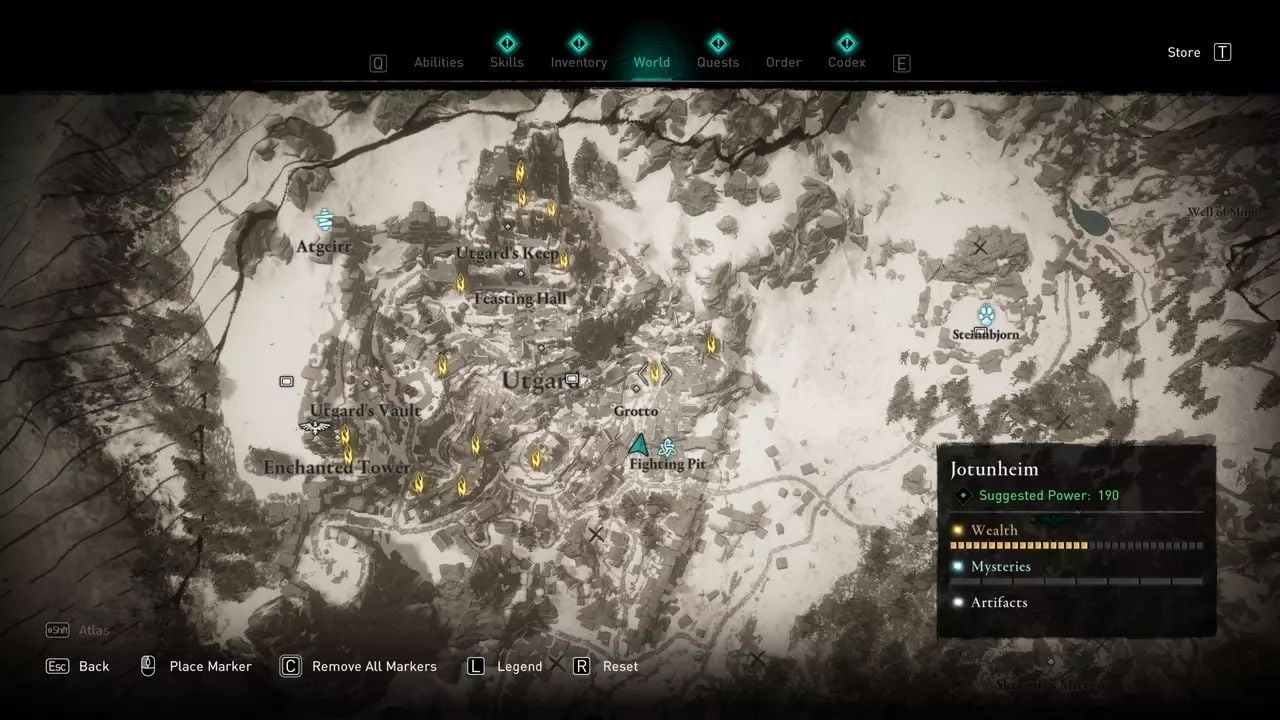The image size is (1280, 720).
Task: Click the Grotto wealth marker
Action: 655,373
